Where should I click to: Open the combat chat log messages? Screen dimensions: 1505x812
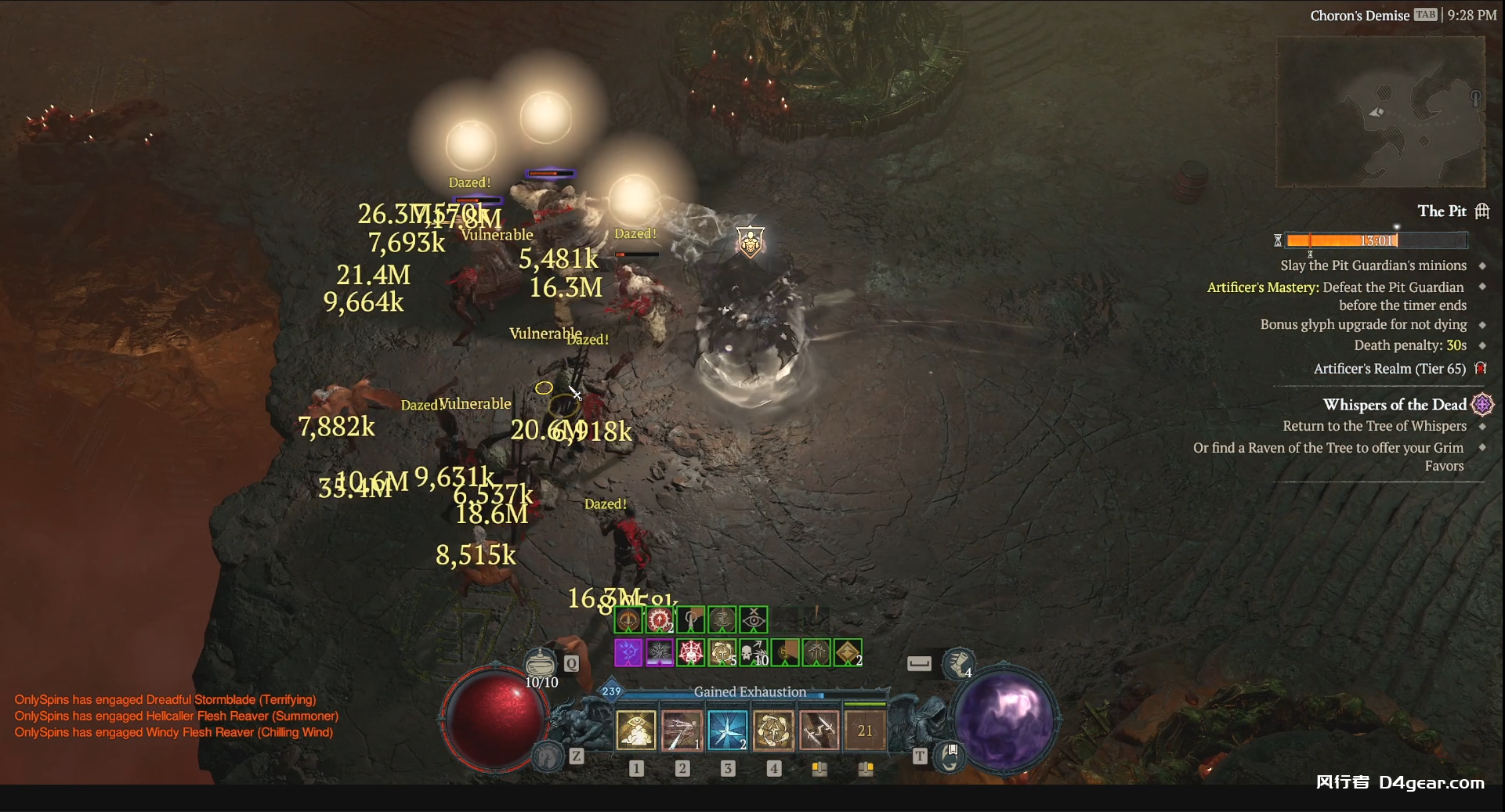[x=176, y=716]
